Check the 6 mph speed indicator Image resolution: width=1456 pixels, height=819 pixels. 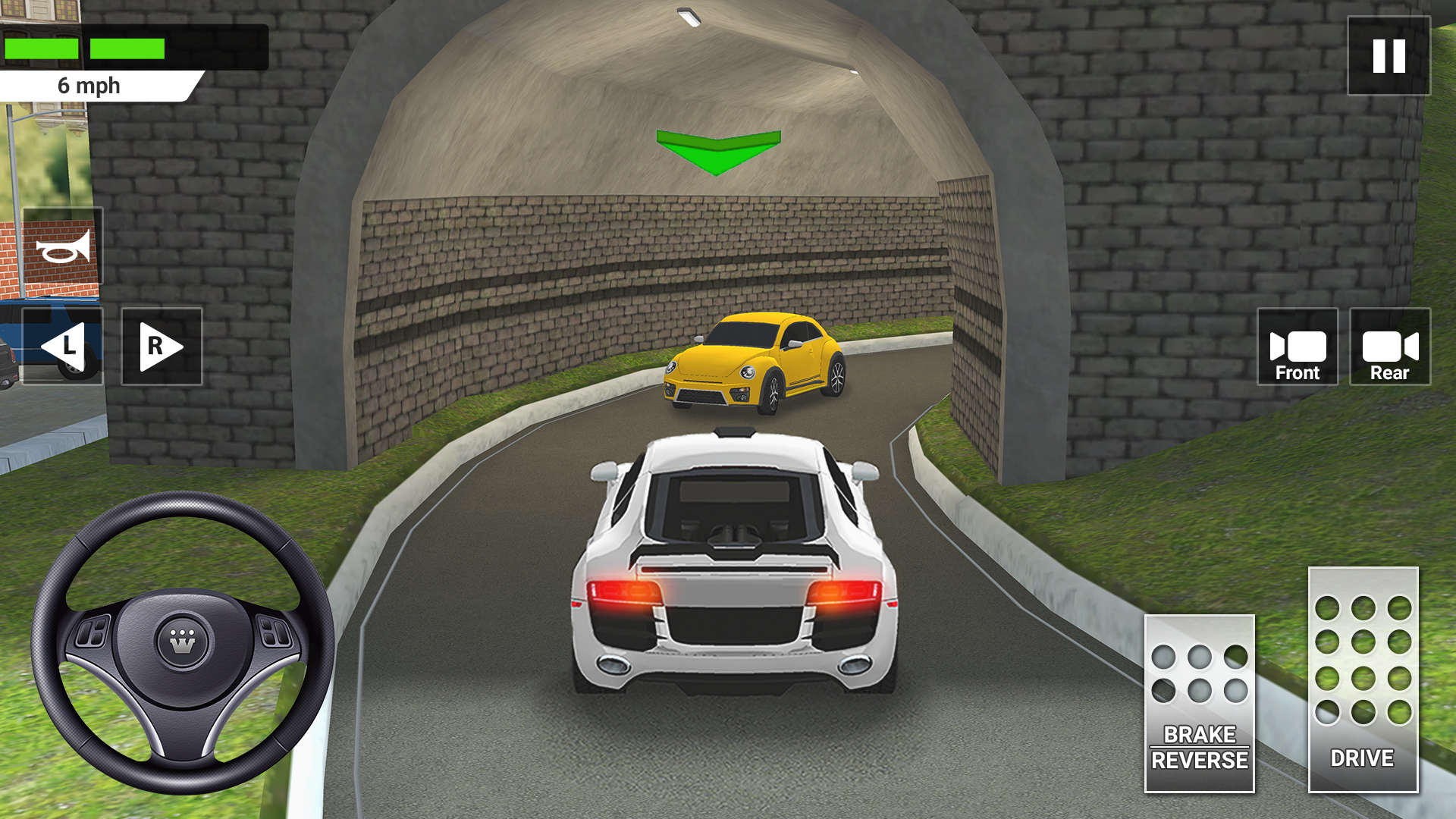tap(89, 86)
